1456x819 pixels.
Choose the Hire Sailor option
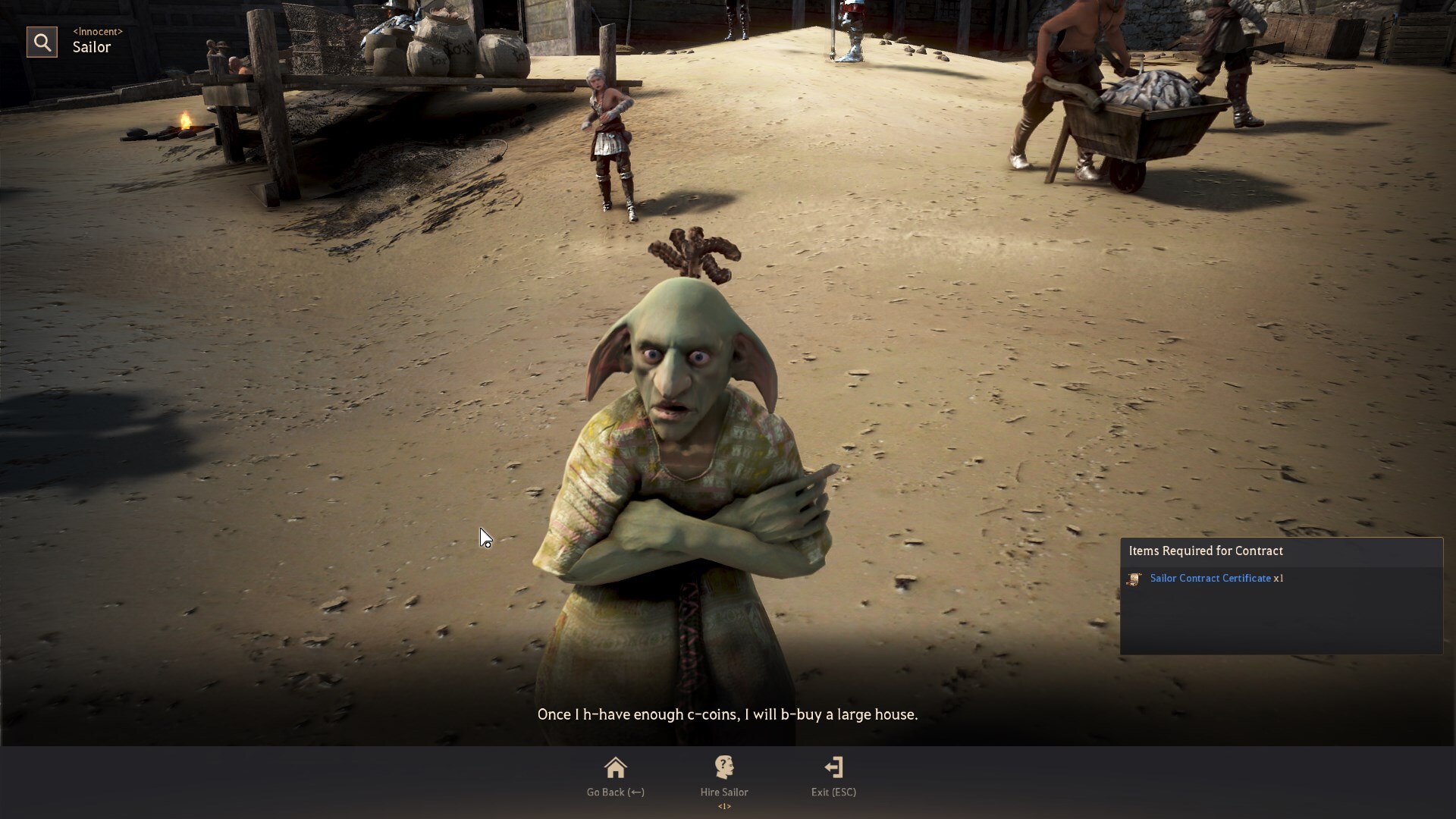[x=723, y=776]
